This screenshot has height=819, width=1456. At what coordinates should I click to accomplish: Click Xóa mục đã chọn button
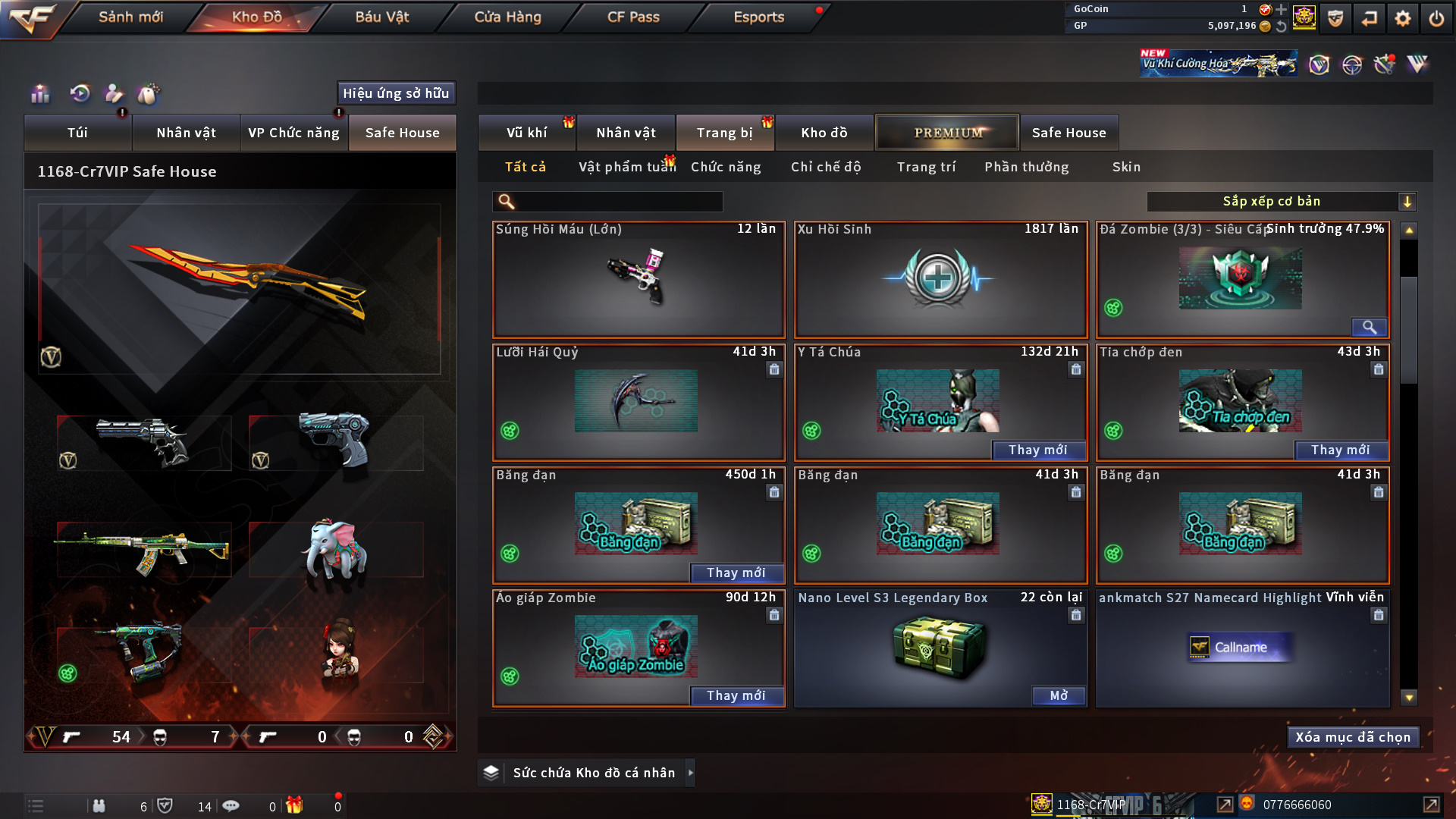(x=1352, y=737)
